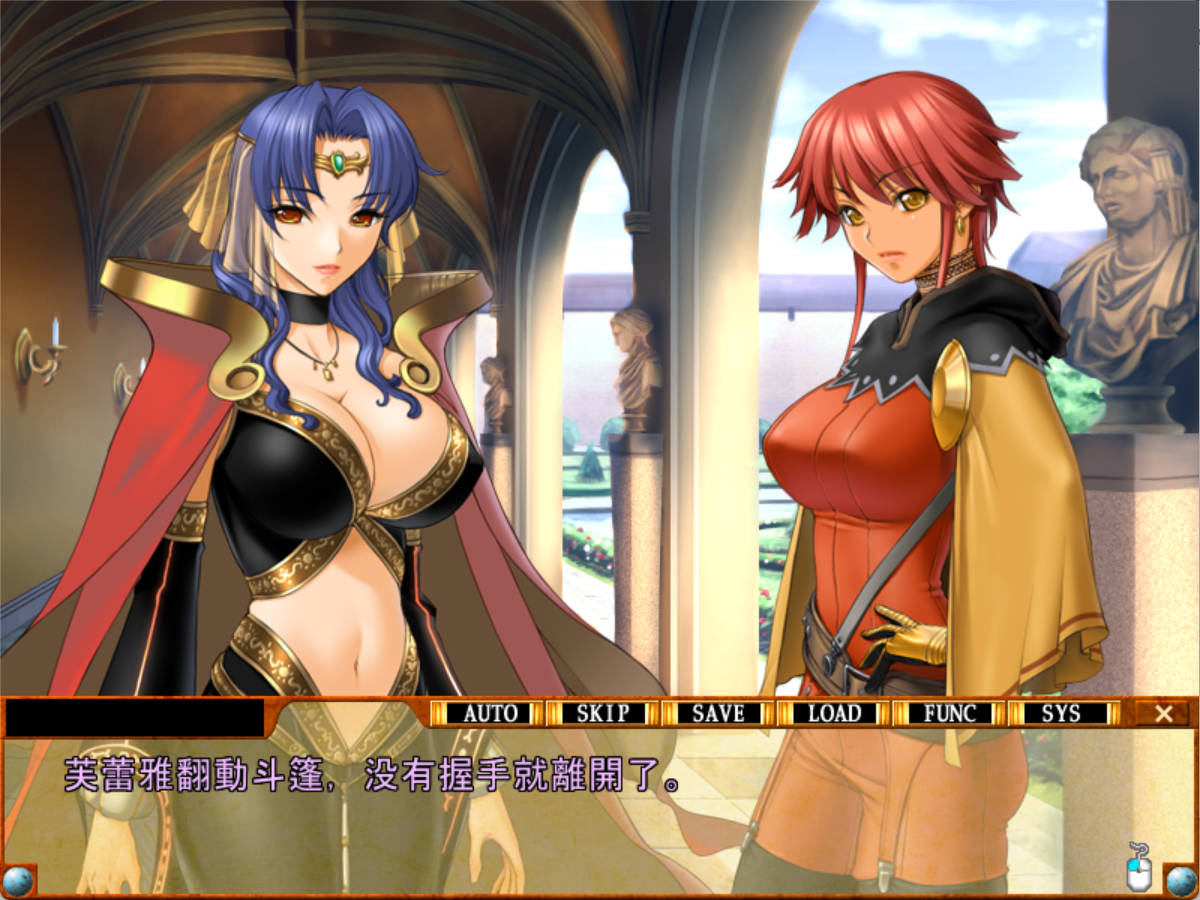
Task: Open the SAVE menu
Action: (718, 713)
